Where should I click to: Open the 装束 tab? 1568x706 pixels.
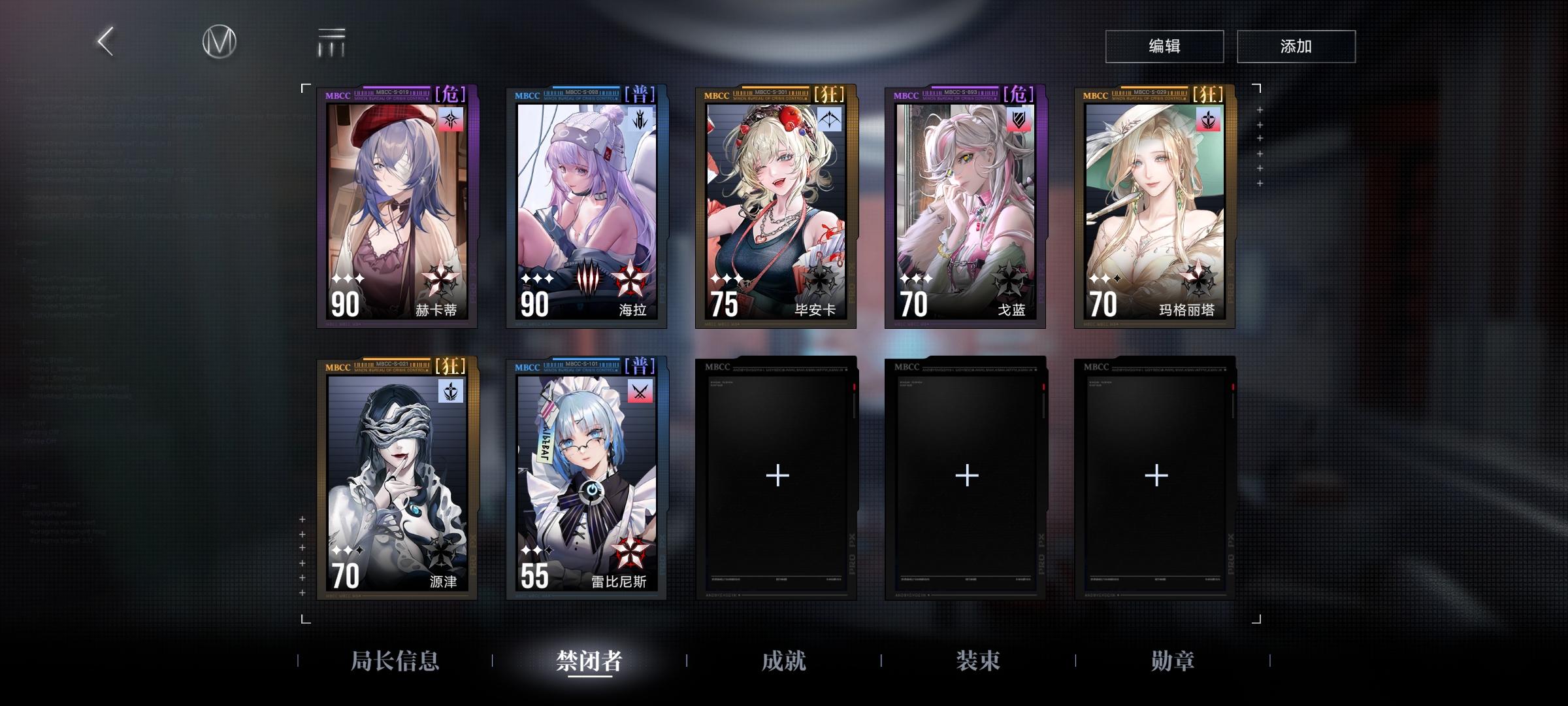point(979,662)
